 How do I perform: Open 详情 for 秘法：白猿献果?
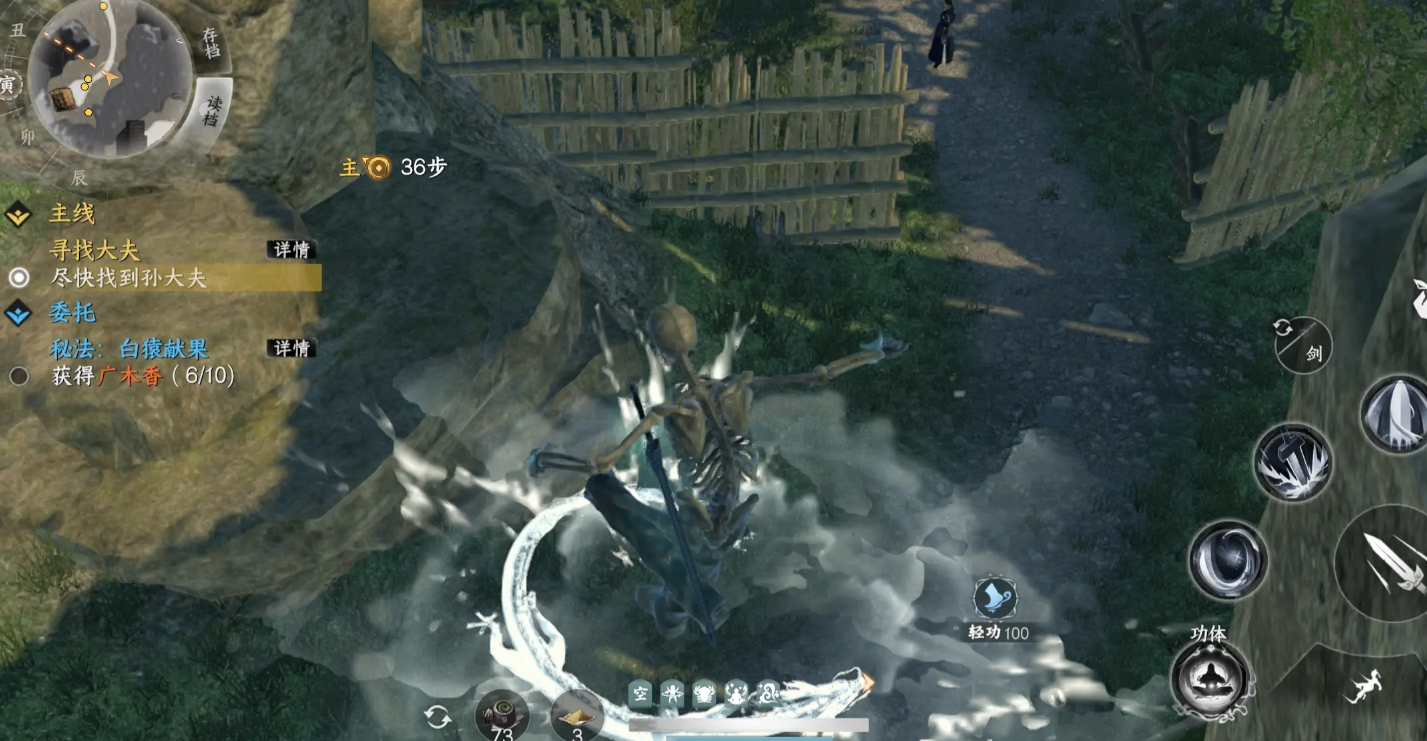291,348
